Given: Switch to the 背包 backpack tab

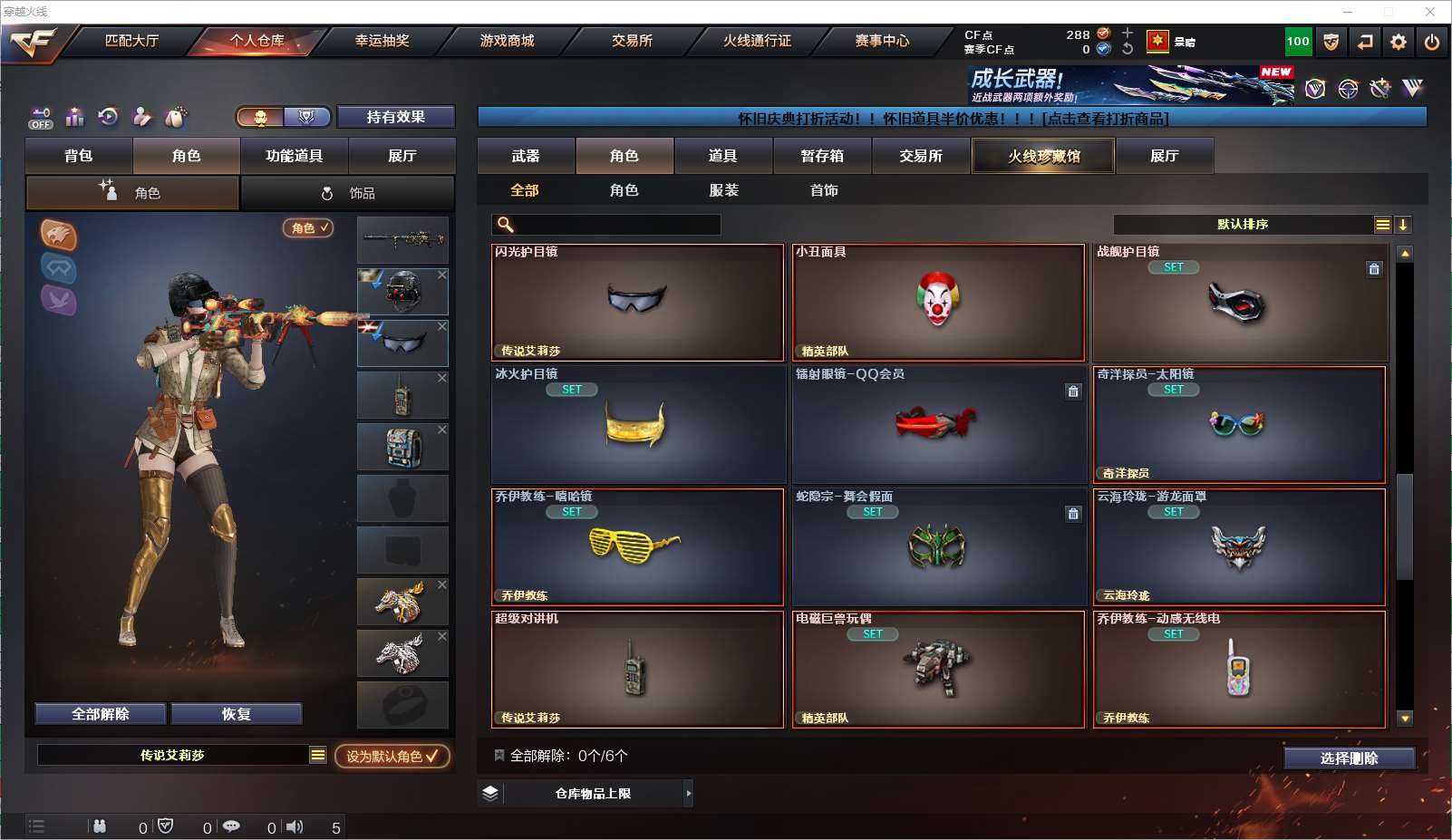Looking at the screenshot, I should coord(79,156).
